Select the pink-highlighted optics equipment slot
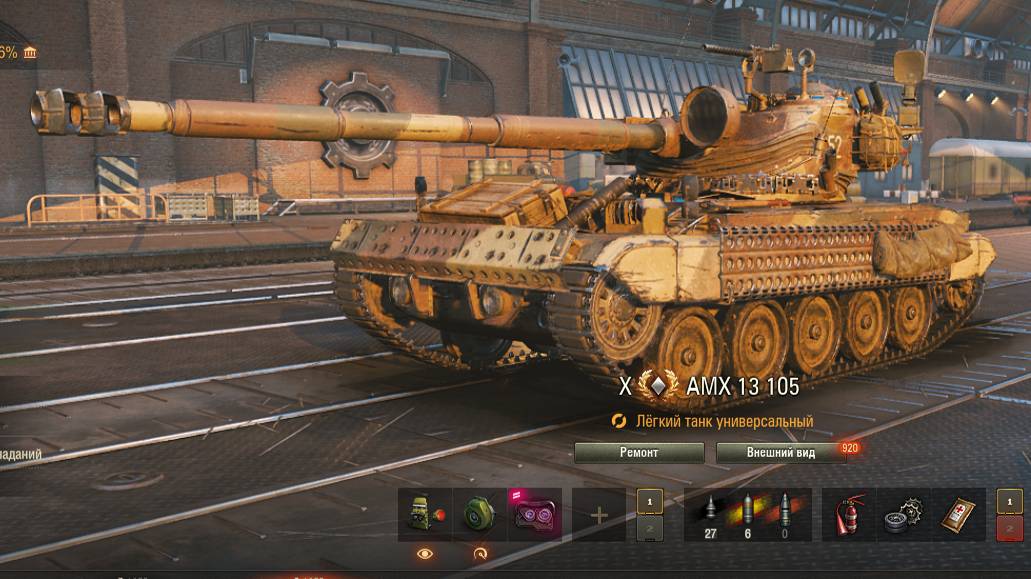 534,515
